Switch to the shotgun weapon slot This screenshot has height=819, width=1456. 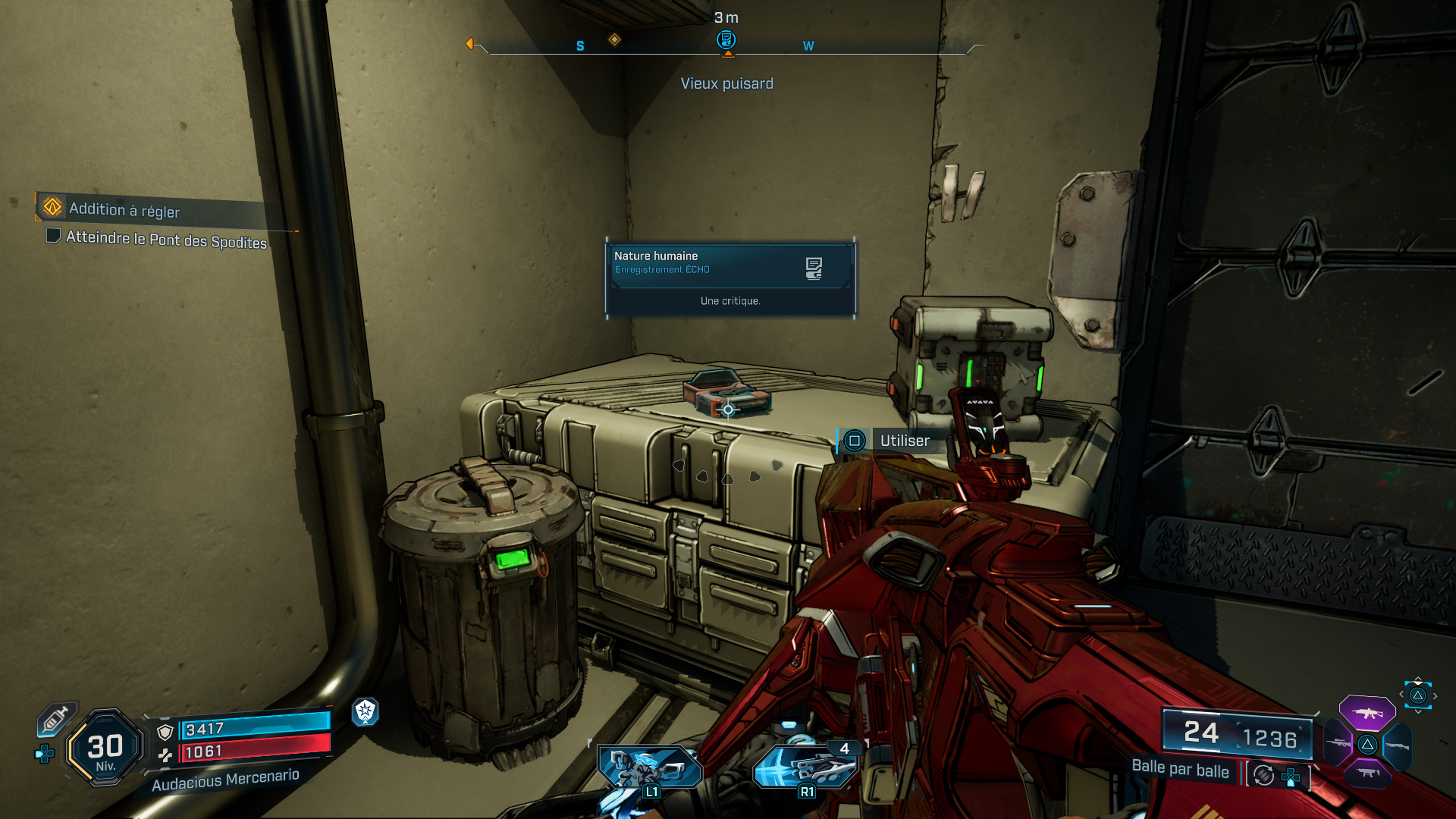point(1397,745)
